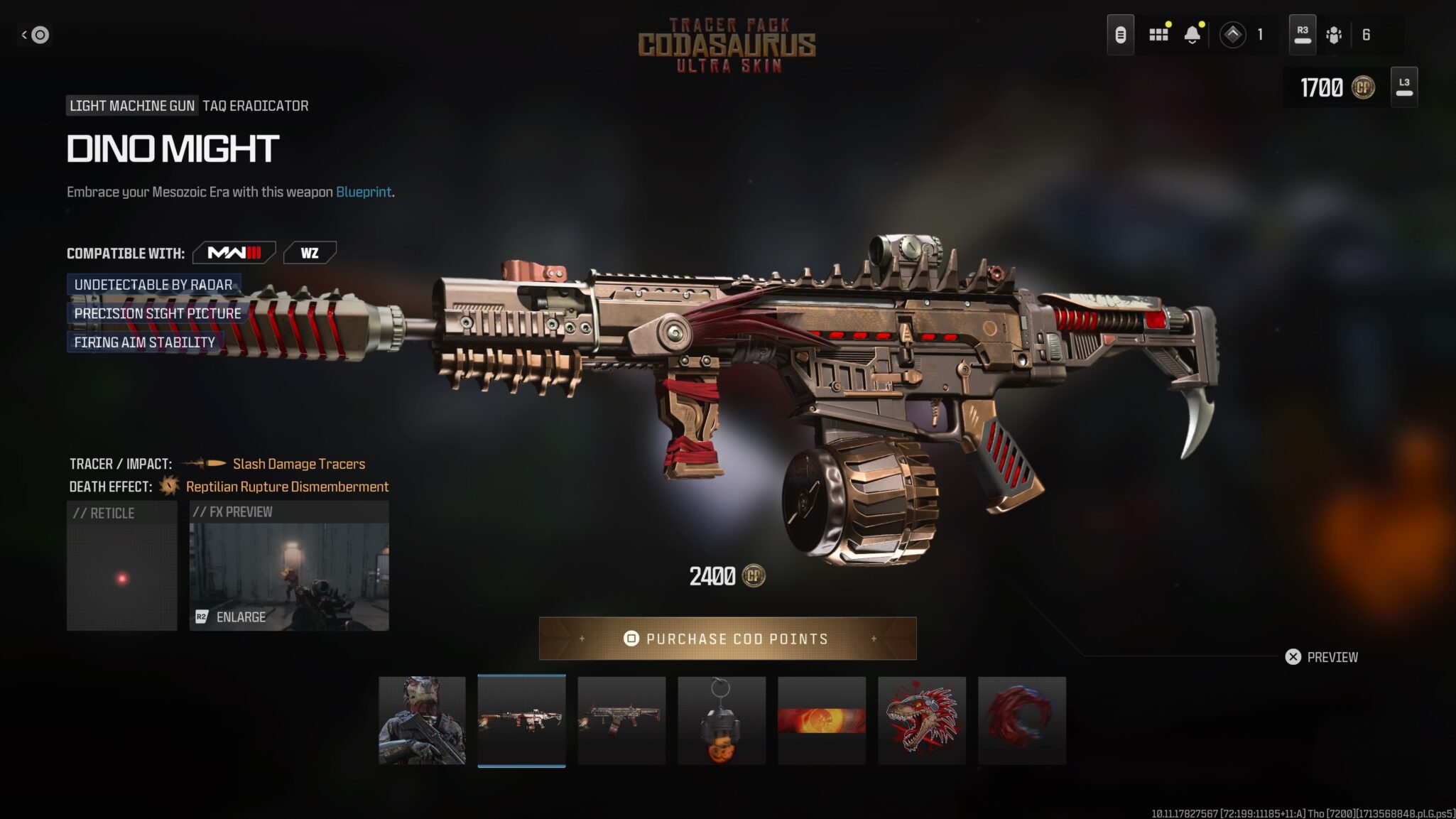
Task: Pick the orange calling card thumbnail
Action: [822, 720]
